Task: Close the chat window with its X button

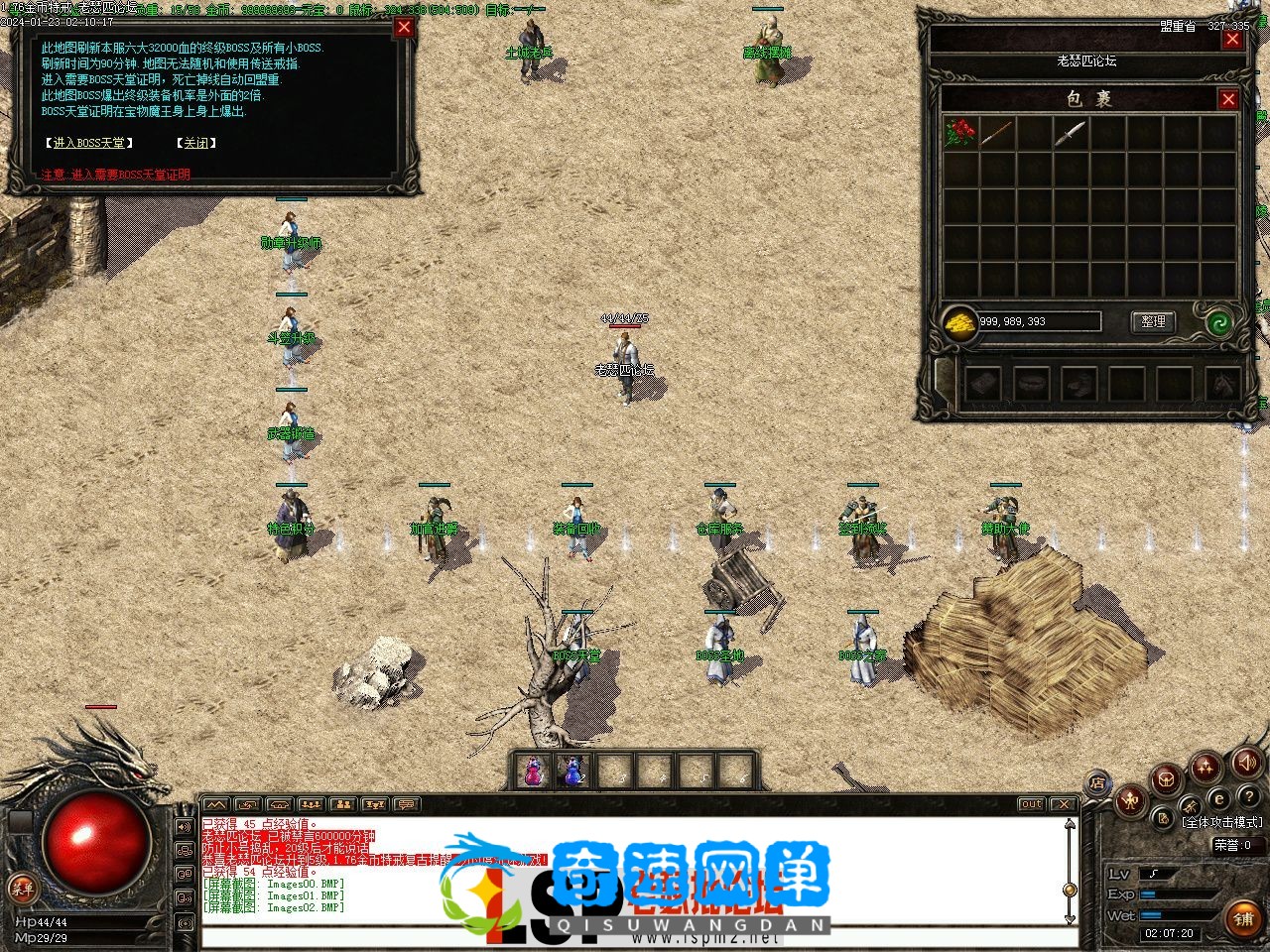Action: point(1063,804)
